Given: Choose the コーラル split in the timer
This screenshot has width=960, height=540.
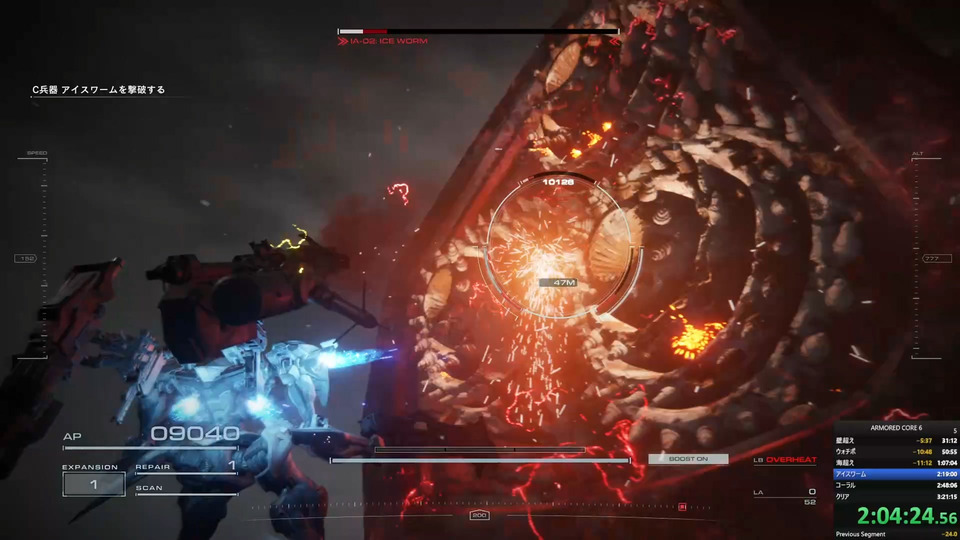Looking at the screenshot, I should (896, 484).
